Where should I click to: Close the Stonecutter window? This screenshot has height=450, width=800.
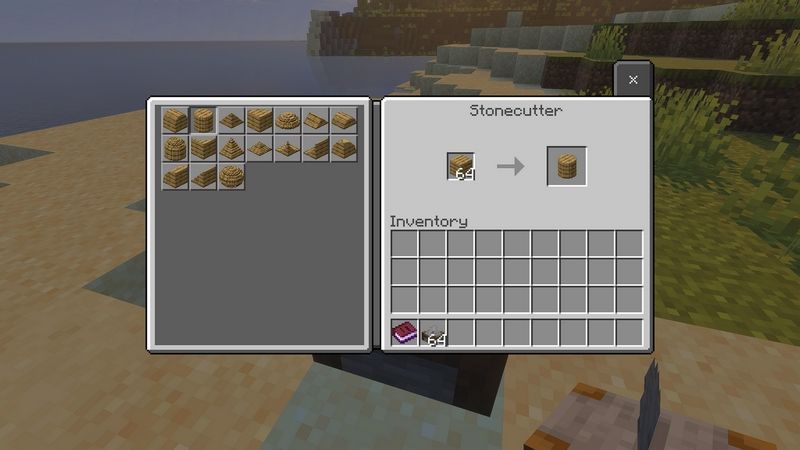coord(633,79)
